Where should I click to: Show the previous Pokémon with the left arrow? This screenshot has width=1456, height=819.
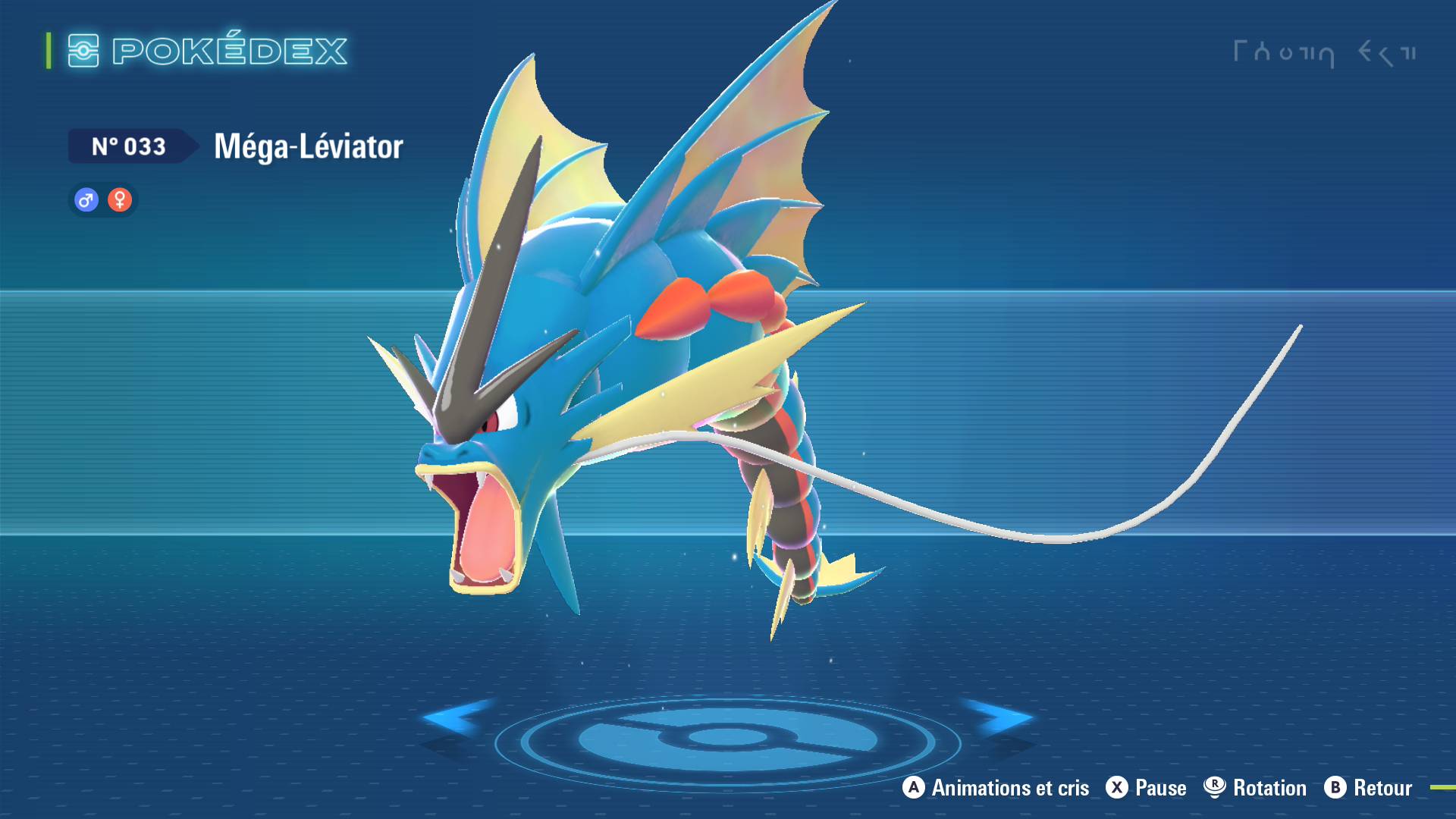(457, 718)
